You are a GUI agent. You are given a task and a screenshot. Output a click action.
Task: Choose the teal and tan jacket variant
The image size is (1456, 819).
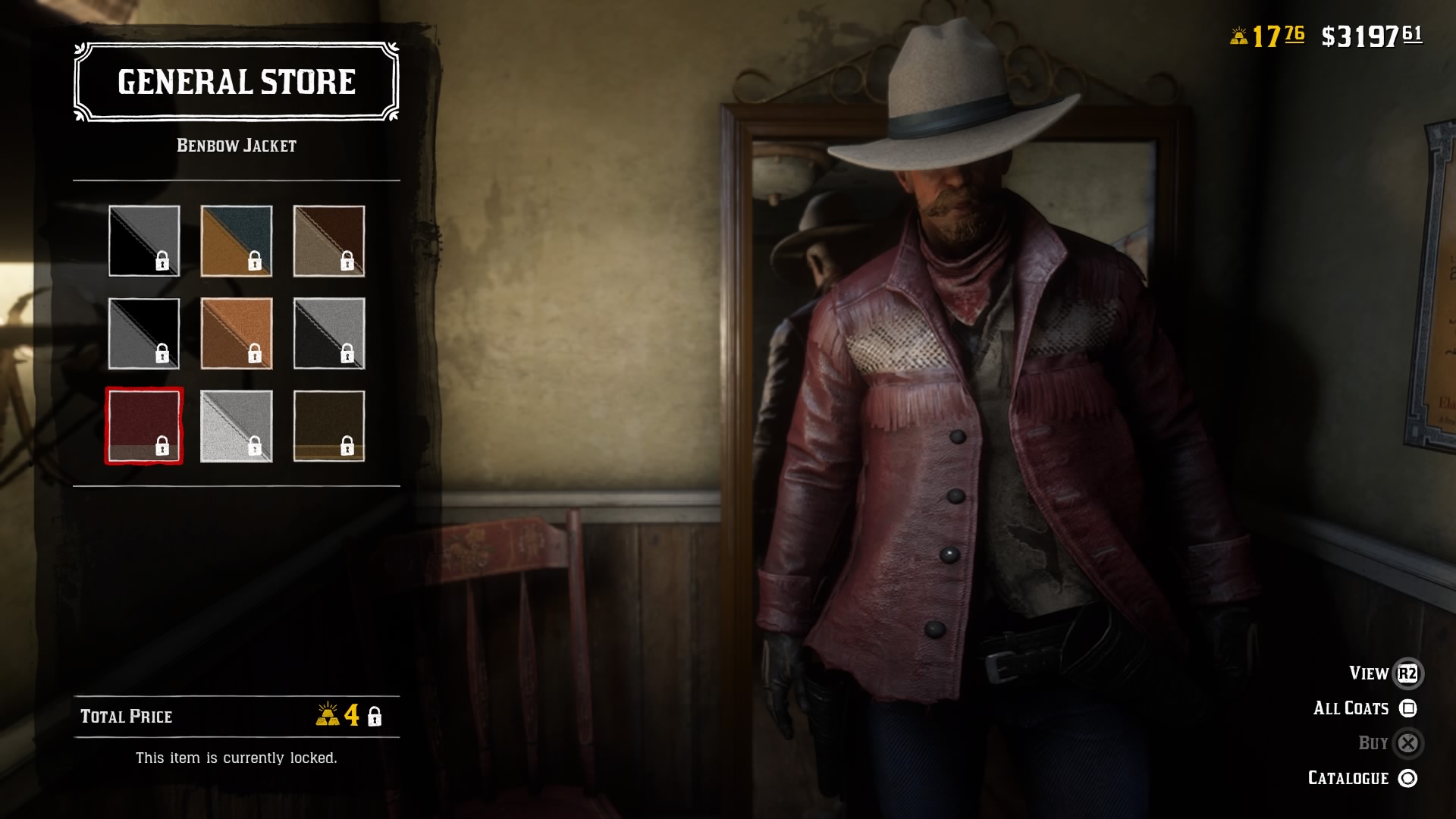tap(237, 241)
